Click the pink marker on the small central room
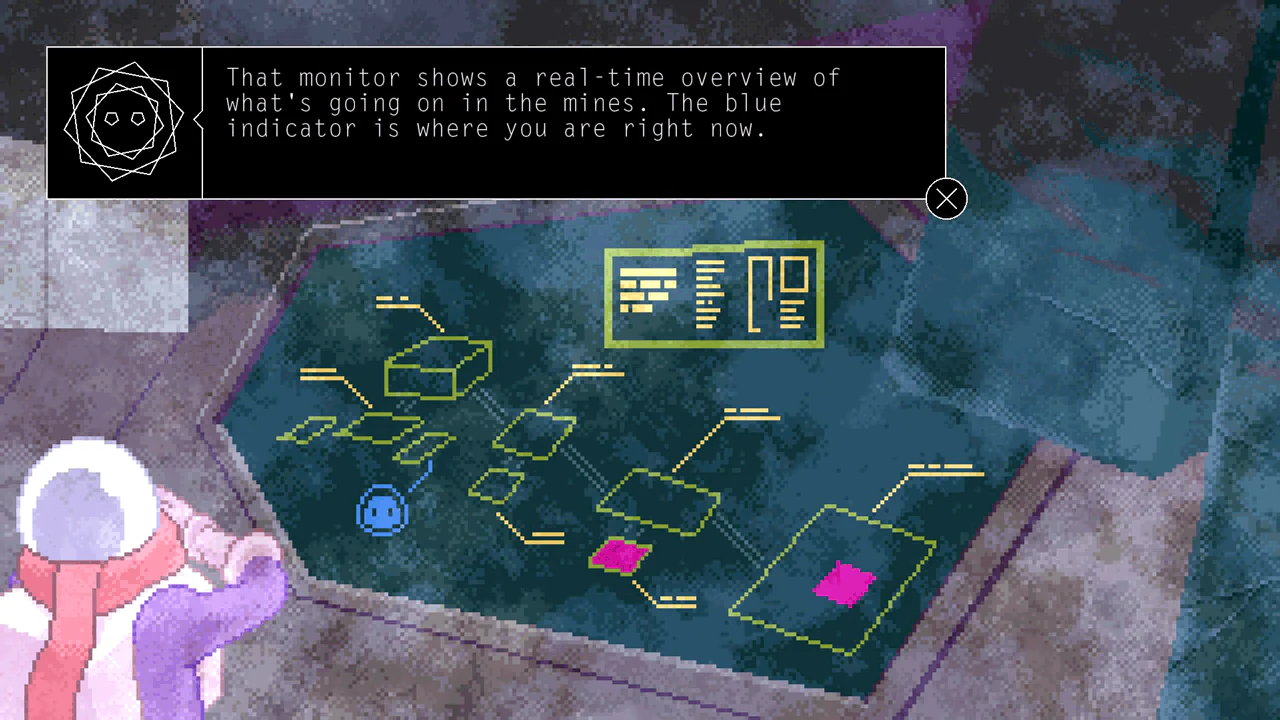 (620, 556)
